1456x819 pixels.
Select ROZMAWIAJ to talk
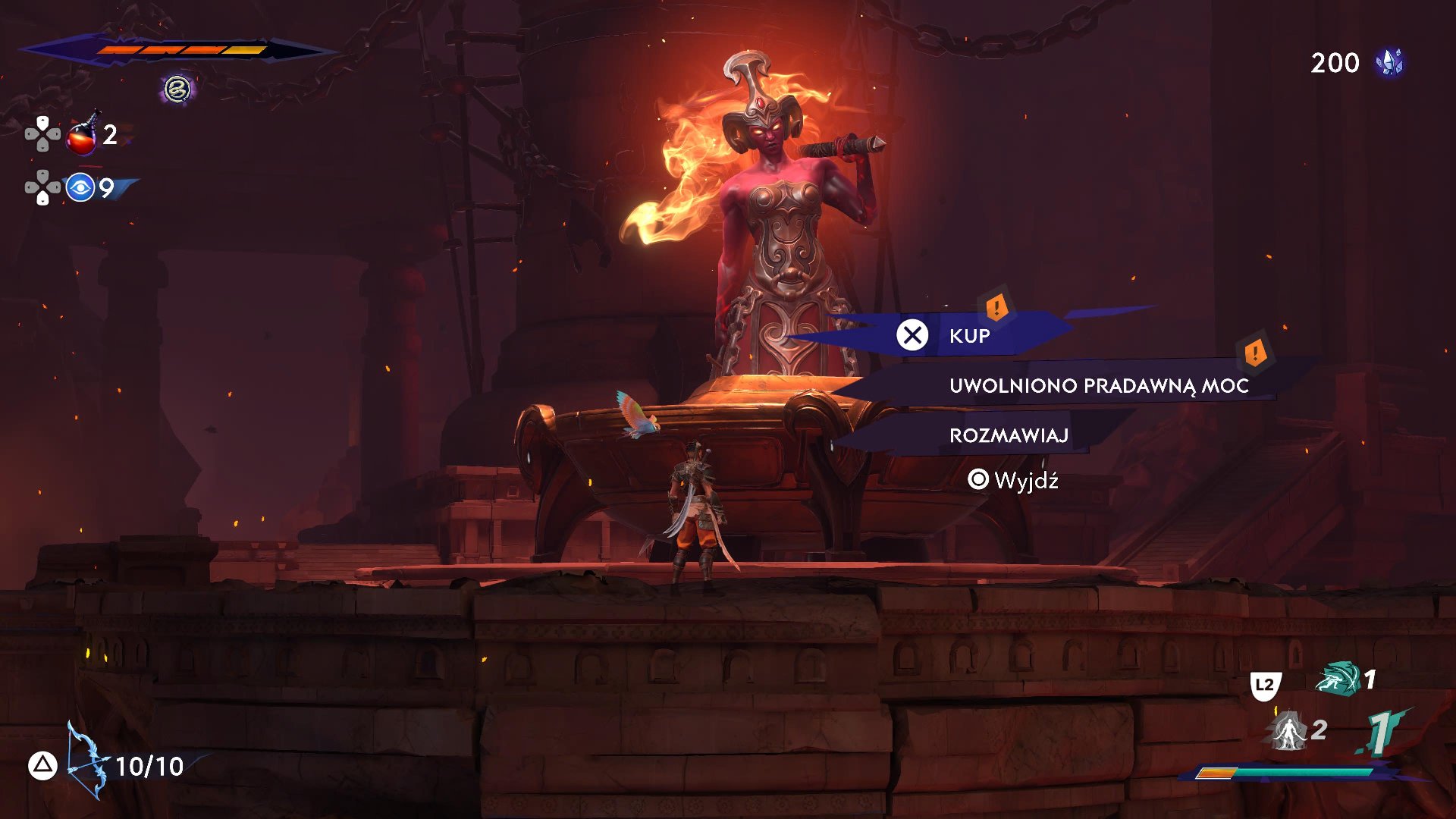coord(1009,435)
